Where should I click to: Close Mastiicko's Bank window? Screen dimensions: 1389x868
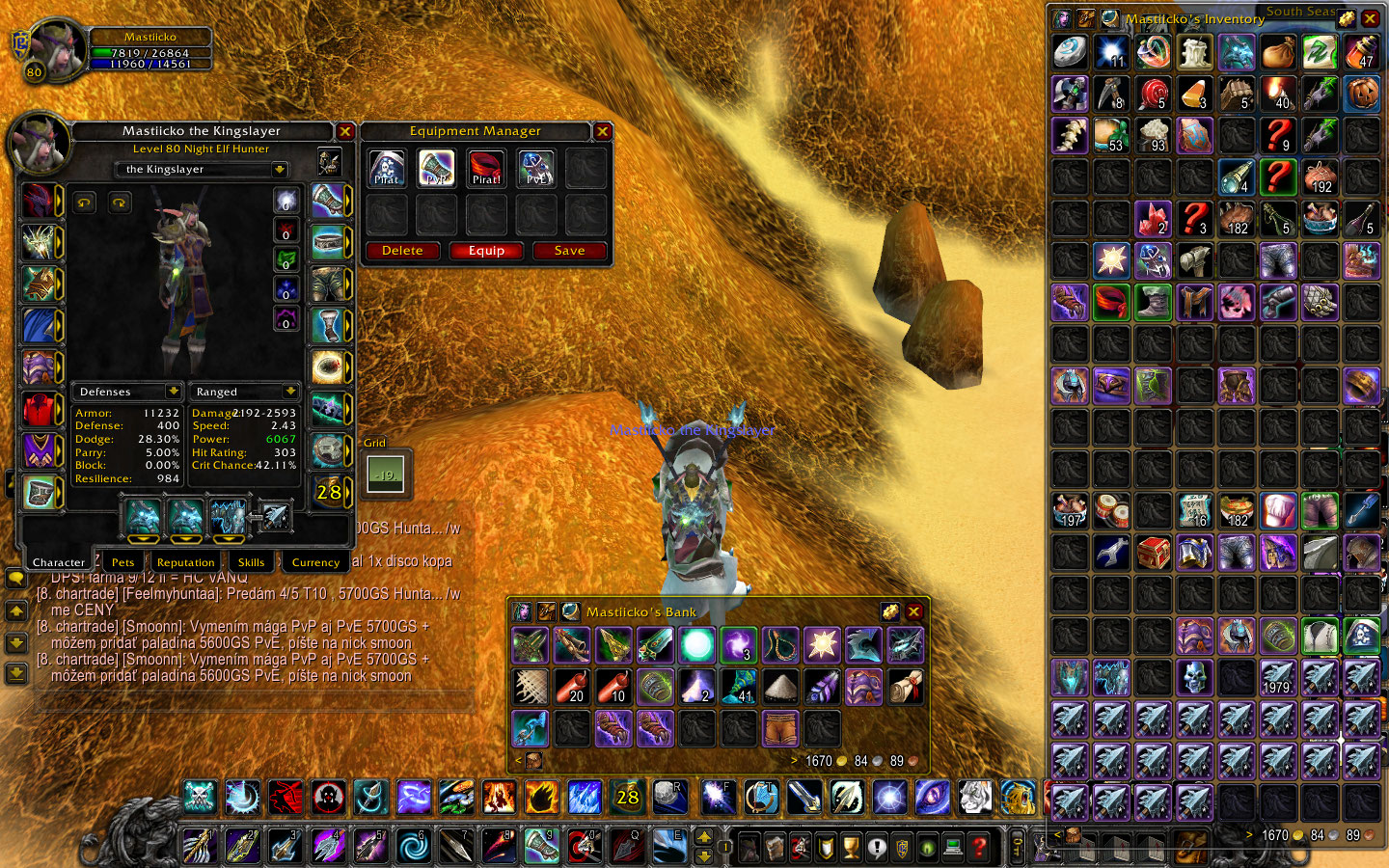point(914,611)
